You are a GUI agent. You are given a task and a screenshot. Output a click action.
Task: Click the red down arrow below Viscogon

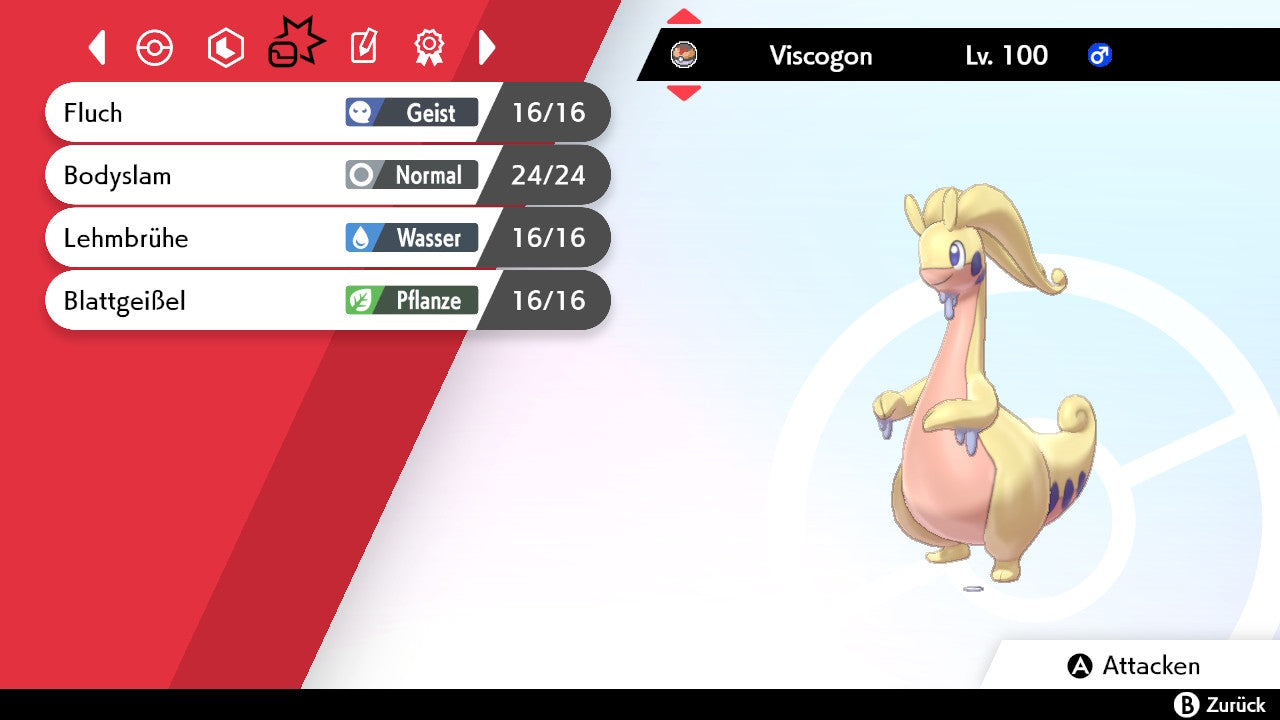pyautogui.click(x=684, y=93)
